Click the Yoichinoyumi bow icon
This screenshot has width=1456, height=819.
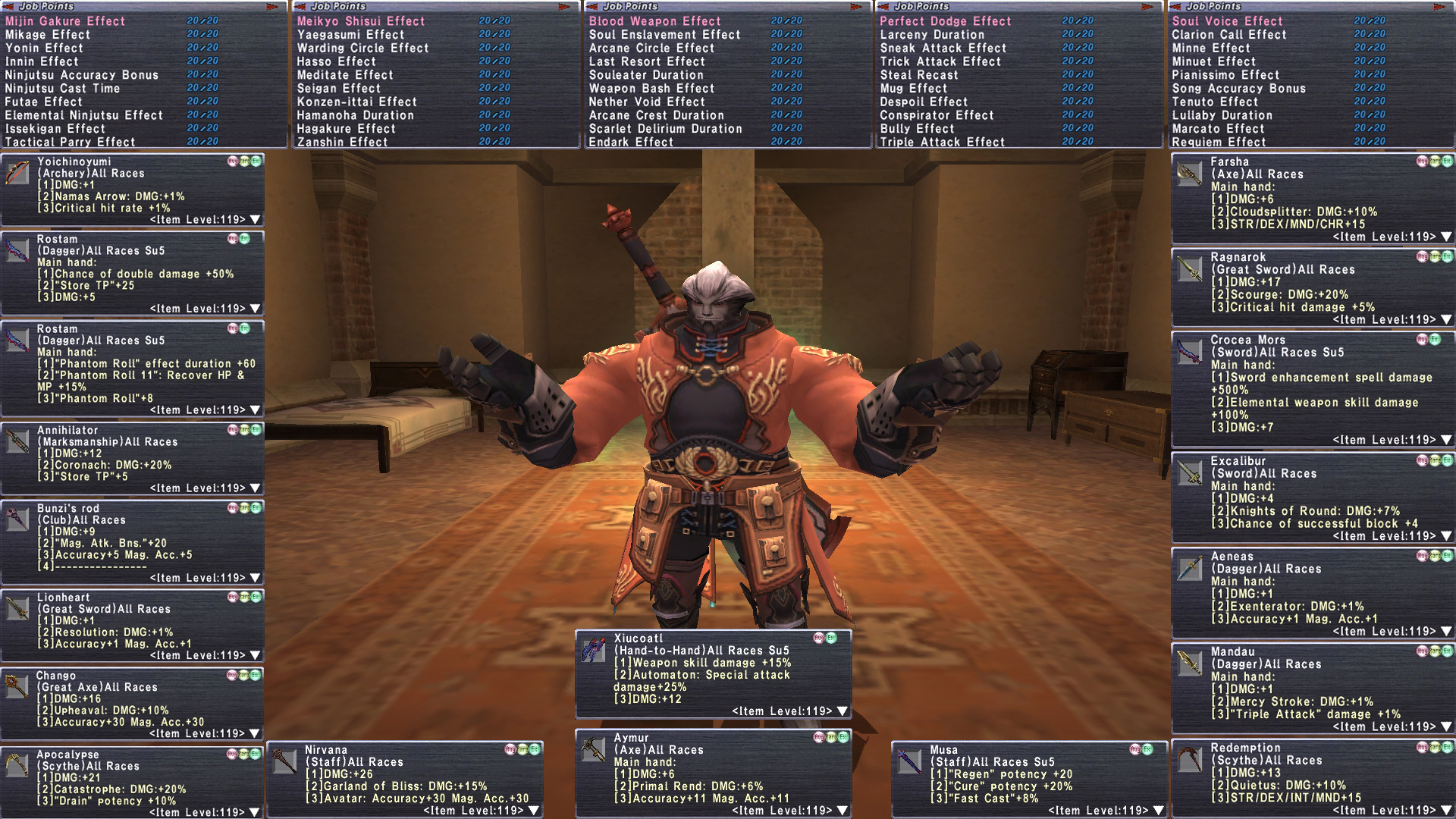[x=17, y=173]
